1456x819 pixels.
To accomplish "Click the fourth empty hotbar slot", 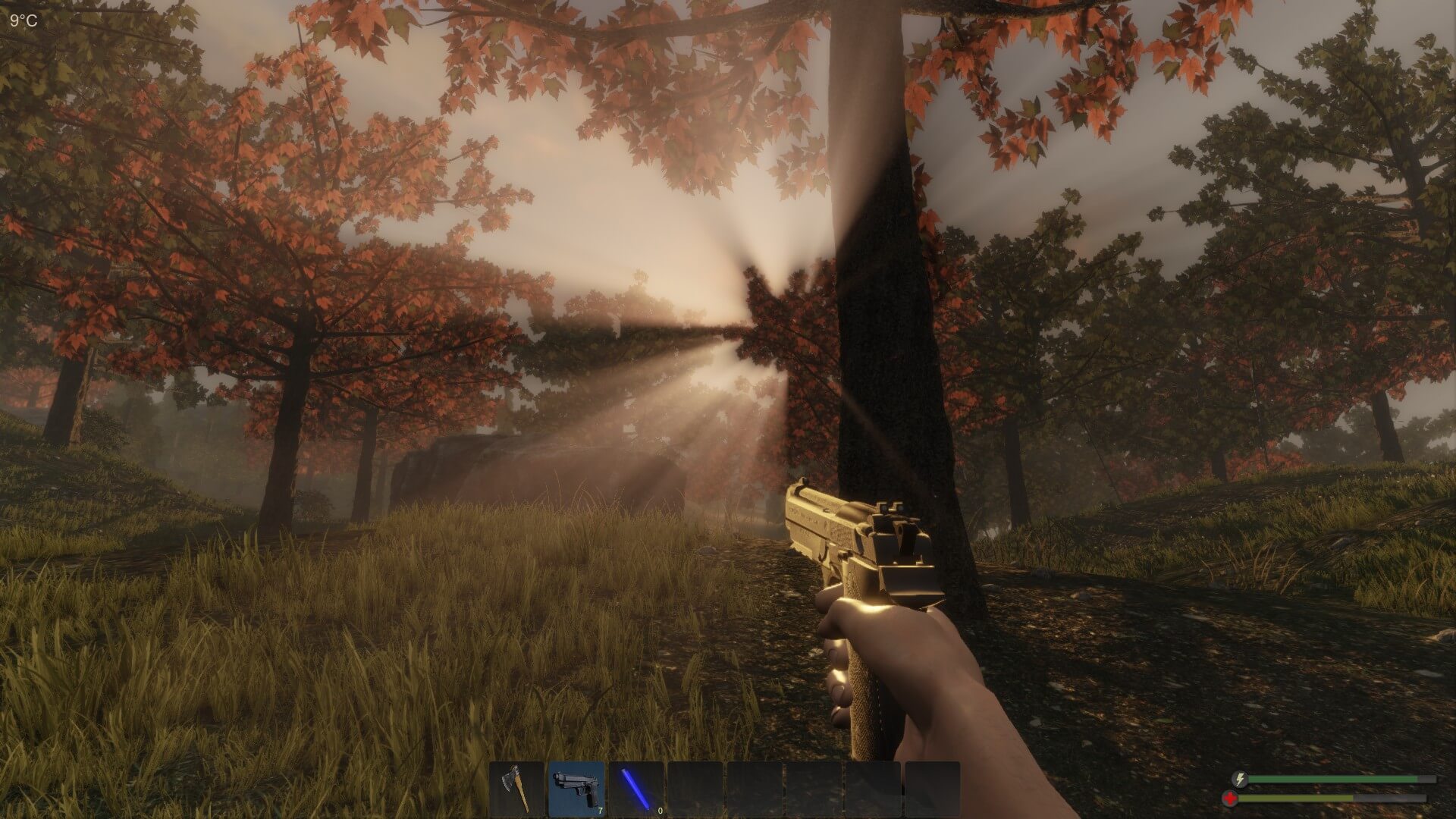I will pos(695,789).
